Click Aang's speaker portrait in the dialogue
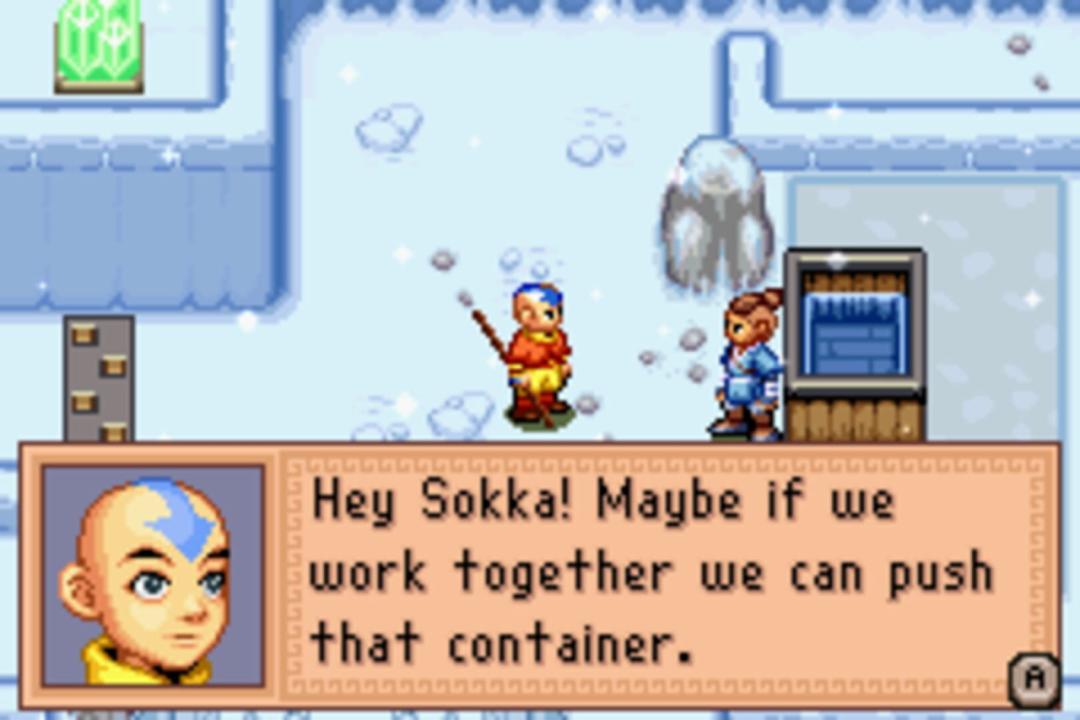This screenshot has height=720, width=1080. [153, 575]
